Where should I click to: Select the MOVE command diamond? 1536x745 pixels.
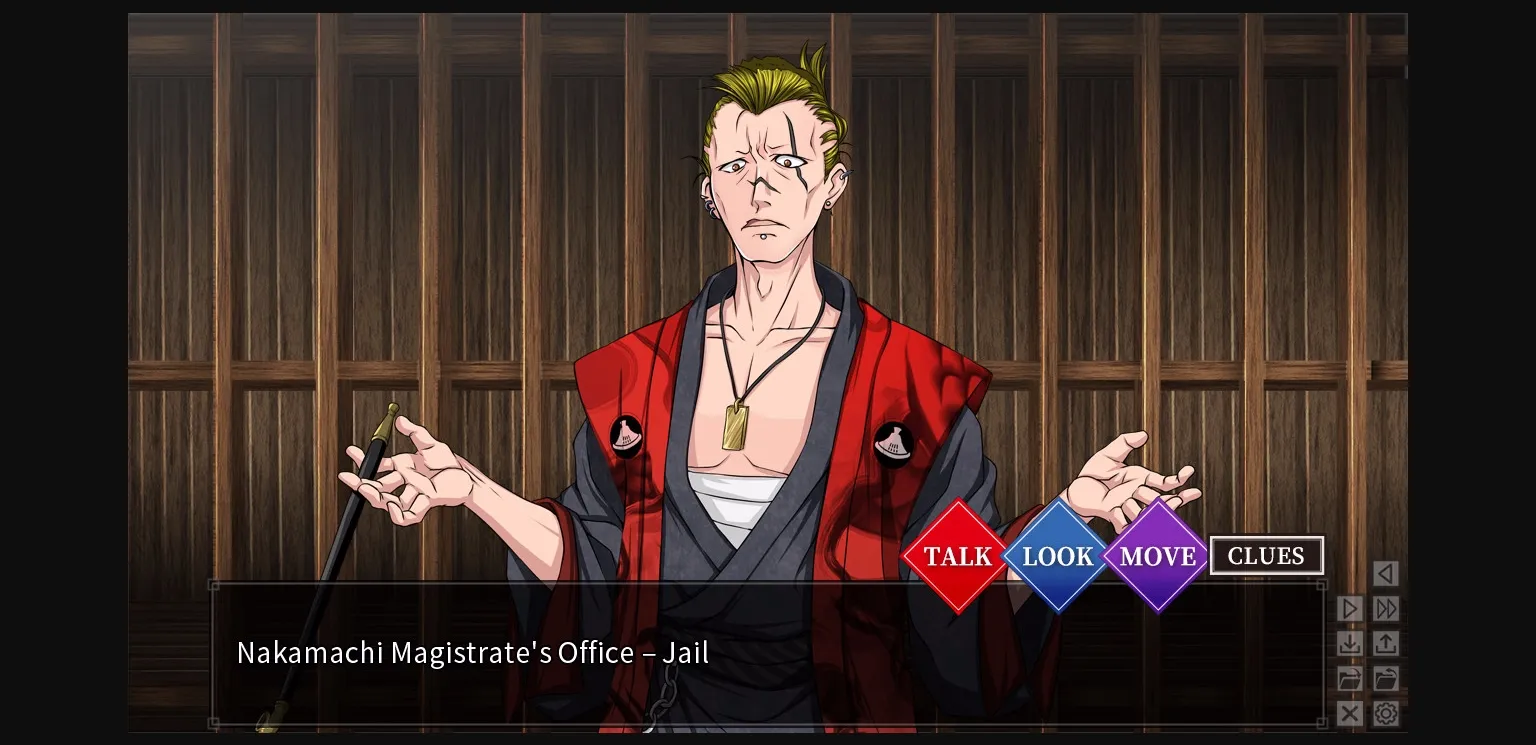click(1156, 556)
